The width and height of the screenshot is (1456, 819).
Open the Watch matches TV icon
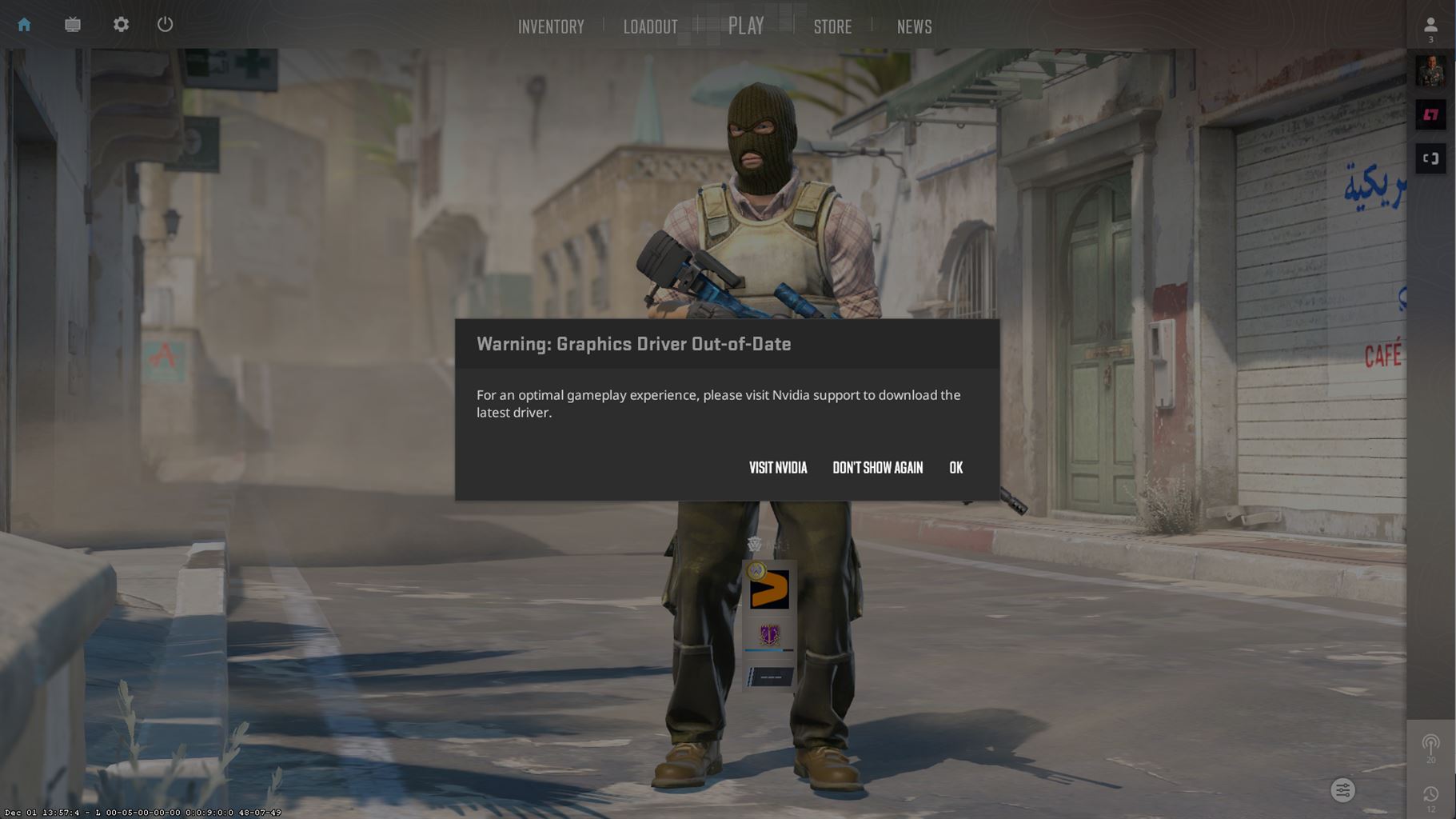72,24
